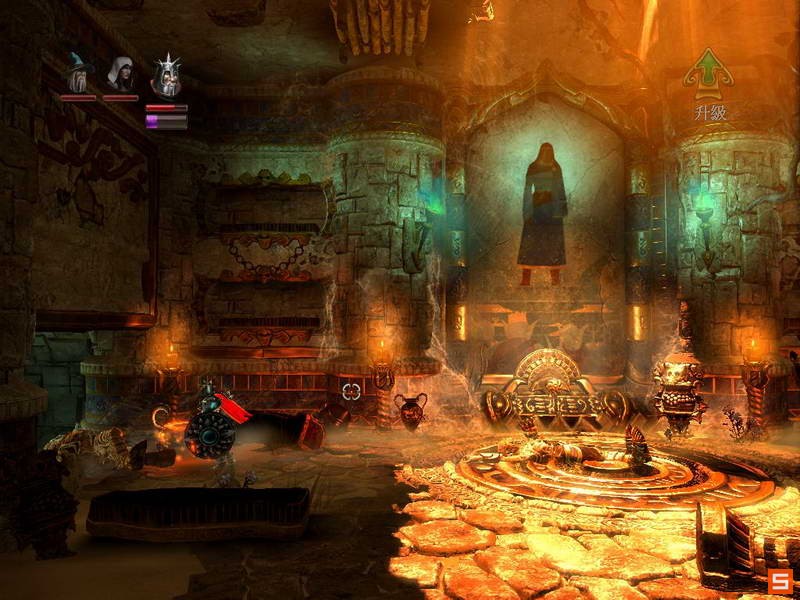The height and width of the screenshot is (600, 800).
Task: Open the level-up upgrade arrow icon
Action: [709, 72]
